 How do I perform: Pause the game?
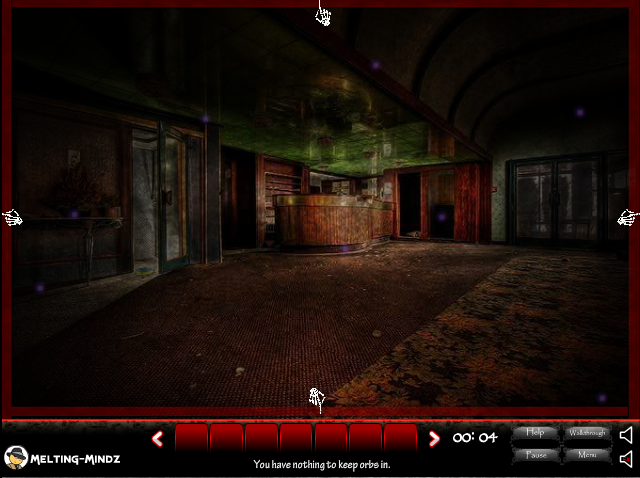point(535,455)
